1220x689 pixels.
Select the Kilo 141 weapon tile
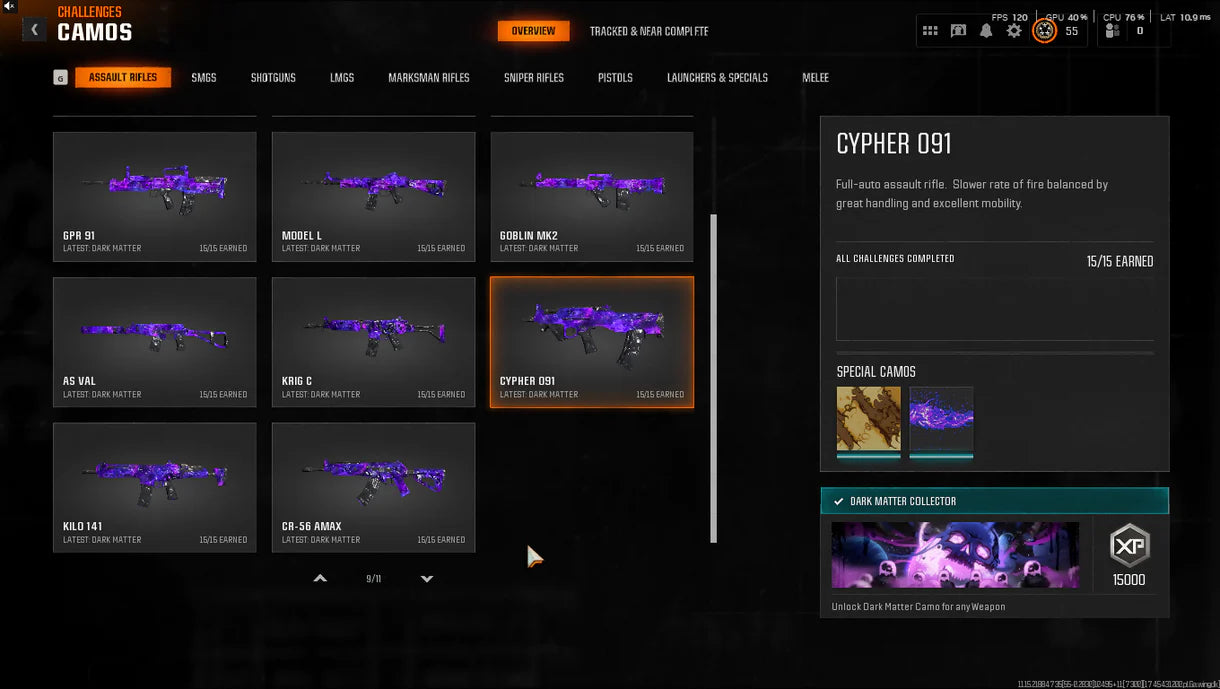click(x=155, y=487)
